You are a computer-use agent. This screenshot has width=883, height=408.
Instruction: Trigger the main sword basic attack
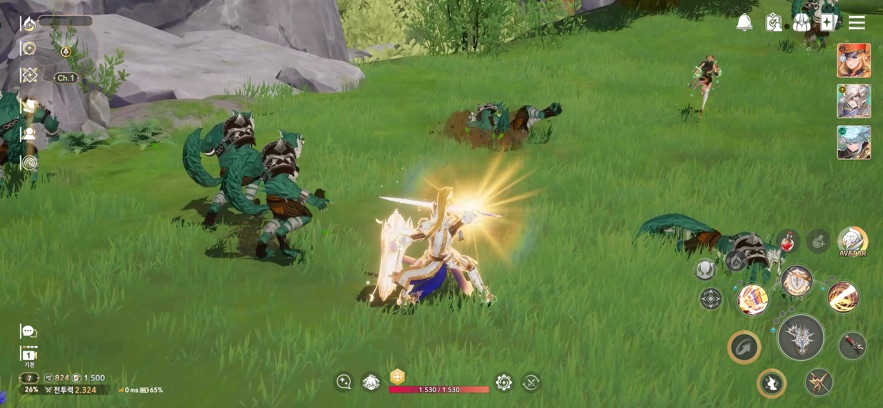[x=800, y=337]
